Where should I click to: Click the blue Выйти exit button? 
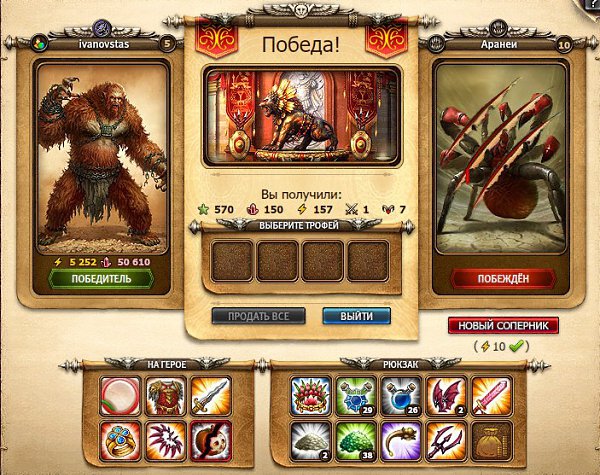pyautogui.click(x=356, y=316)
